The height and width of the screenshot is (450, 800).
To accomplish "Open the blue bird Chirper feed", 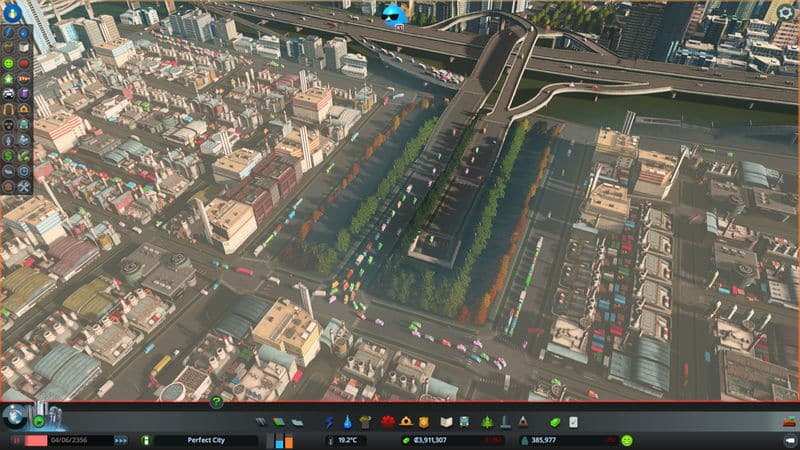I will (397, 14).
